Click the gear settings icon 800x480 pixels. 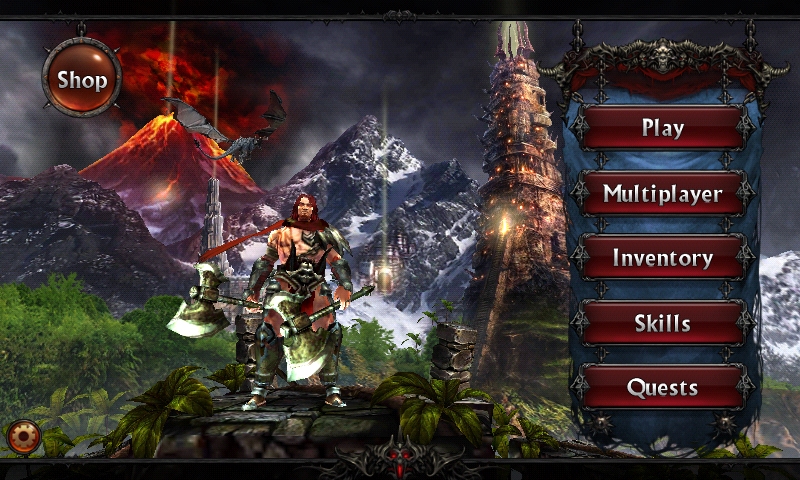pos(22,436)
